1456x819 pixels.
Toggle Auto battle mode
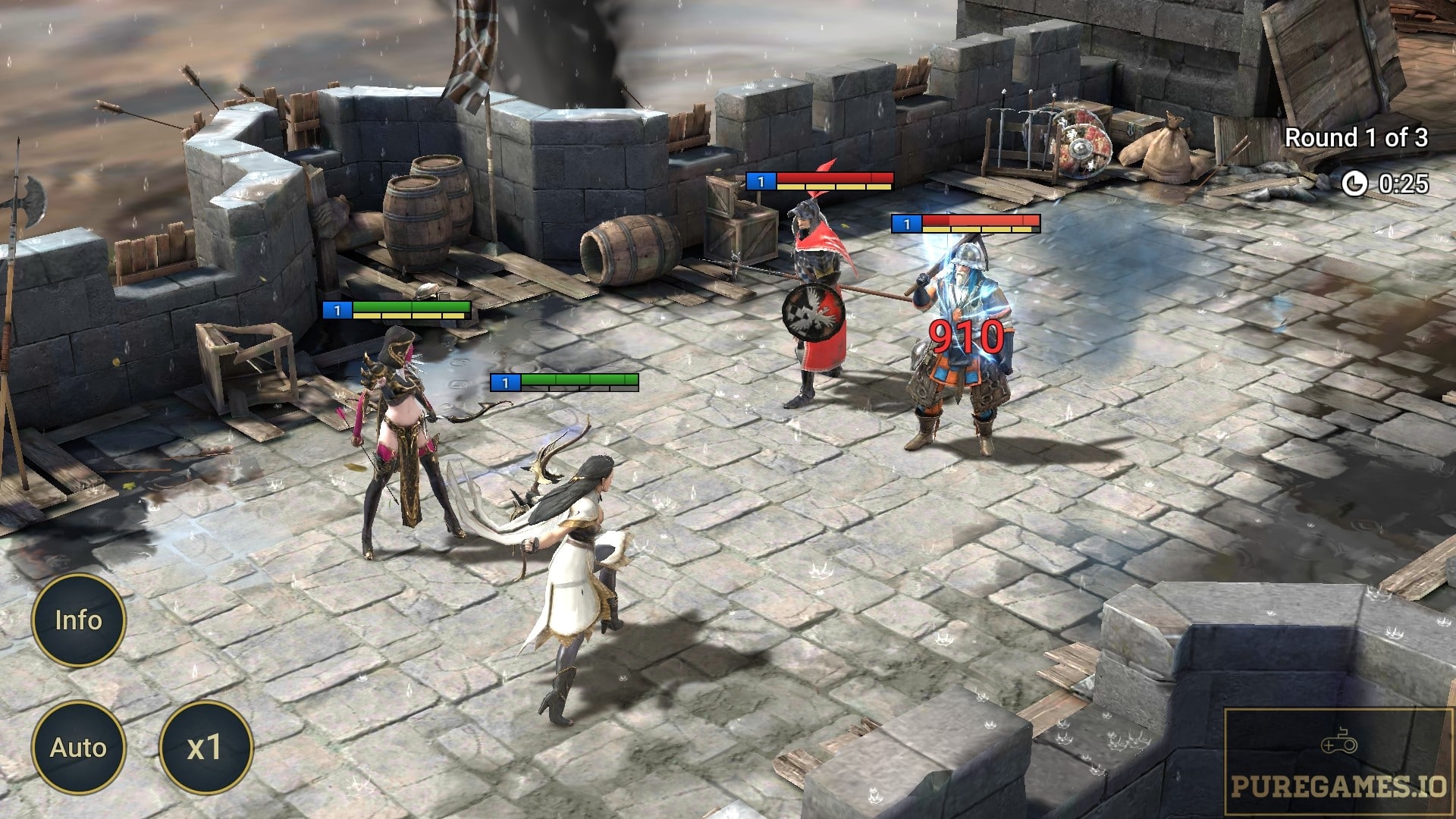click(x=78, y=748)
